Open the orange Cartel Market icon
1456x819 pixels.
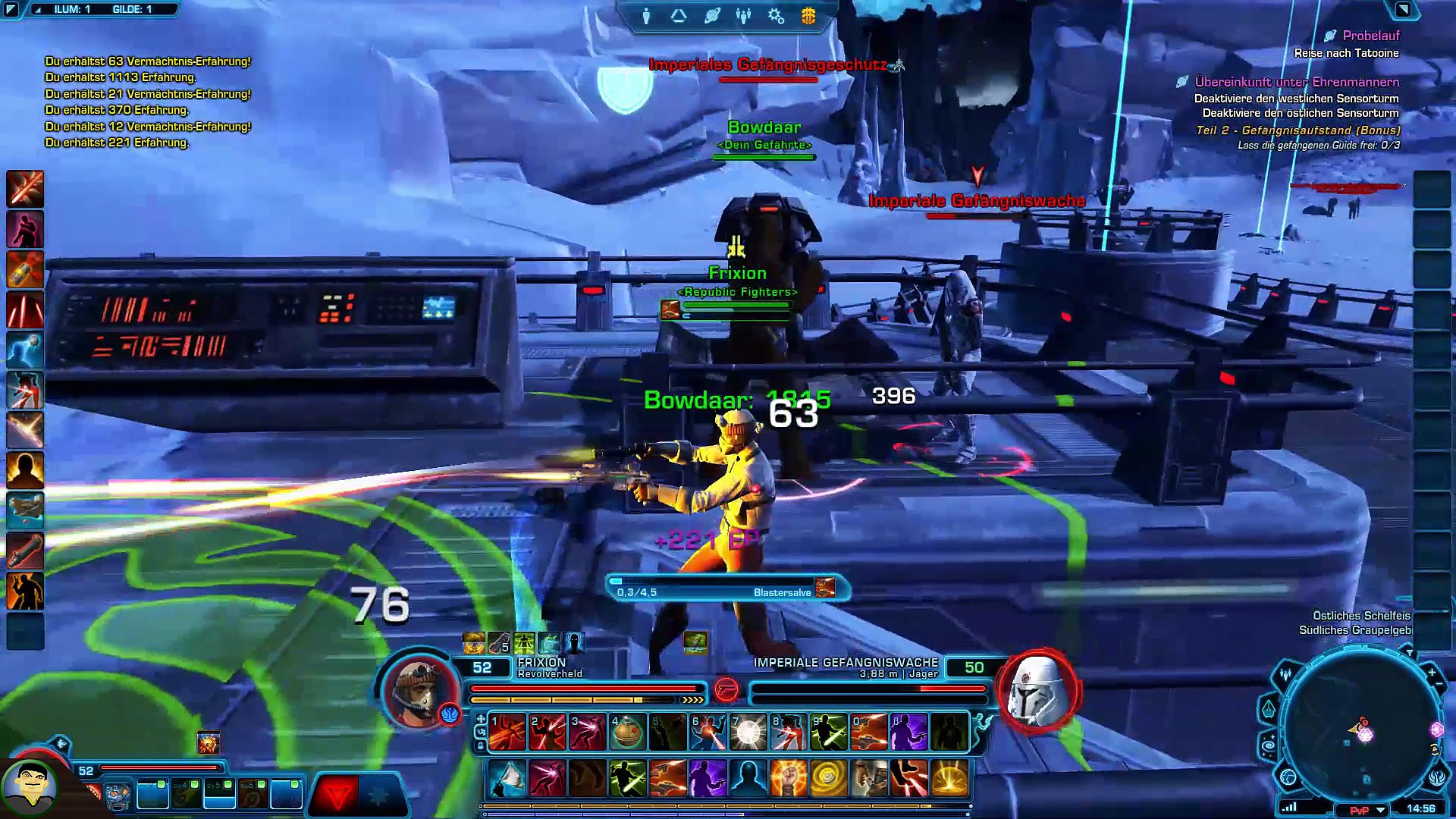(x=808, y=16)
